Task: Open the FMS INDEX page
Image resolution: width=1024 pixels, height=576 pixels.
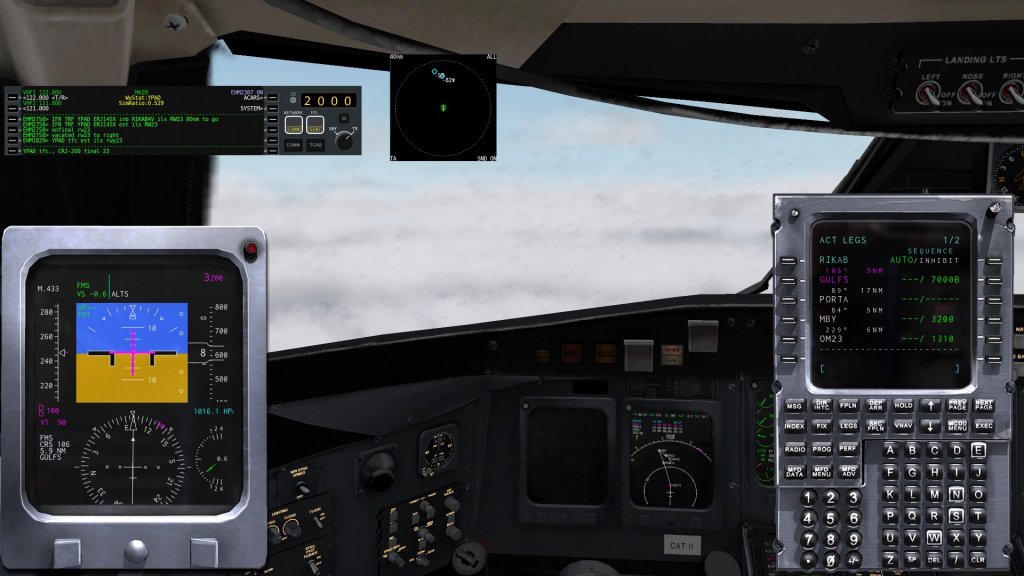Action: (x=794, y=427)
